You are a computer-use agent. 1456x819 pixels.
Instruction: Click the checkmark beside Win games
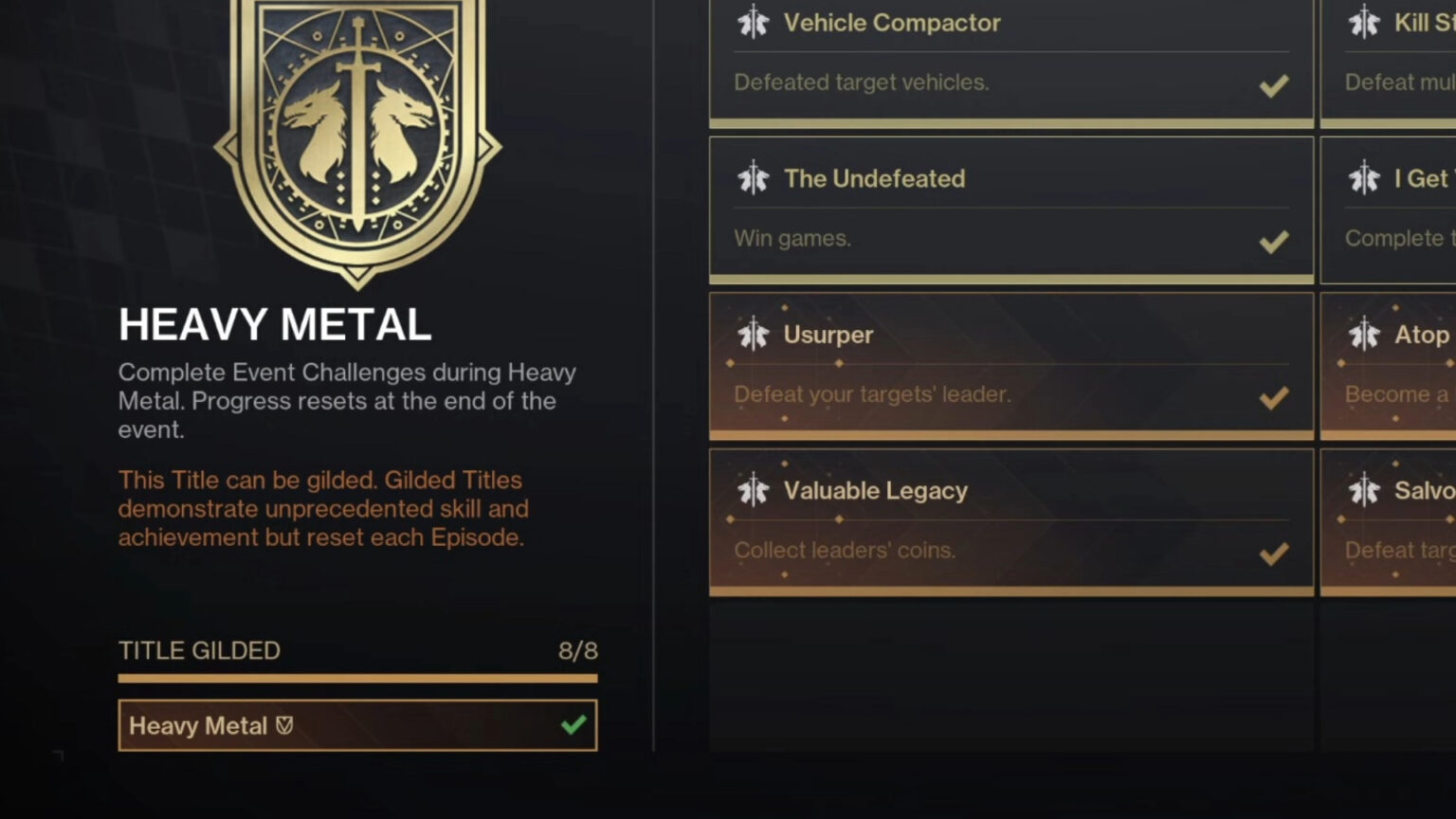coord(1273,242)
